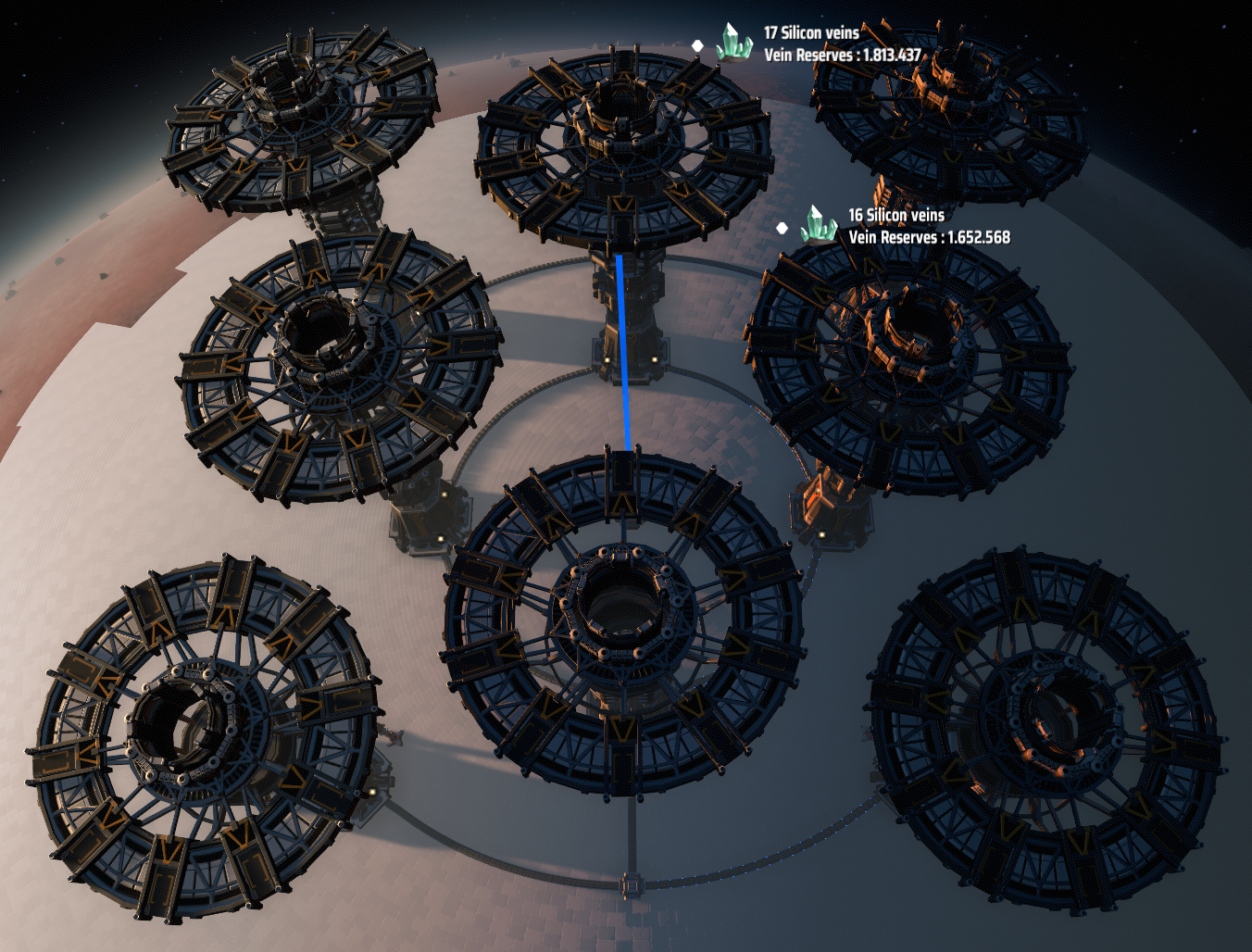Image resolution: width=1252 pixels, height=952 pixels.
Task: Select the 16 Silicon veins crystal icon
Action: click(819, 225)
